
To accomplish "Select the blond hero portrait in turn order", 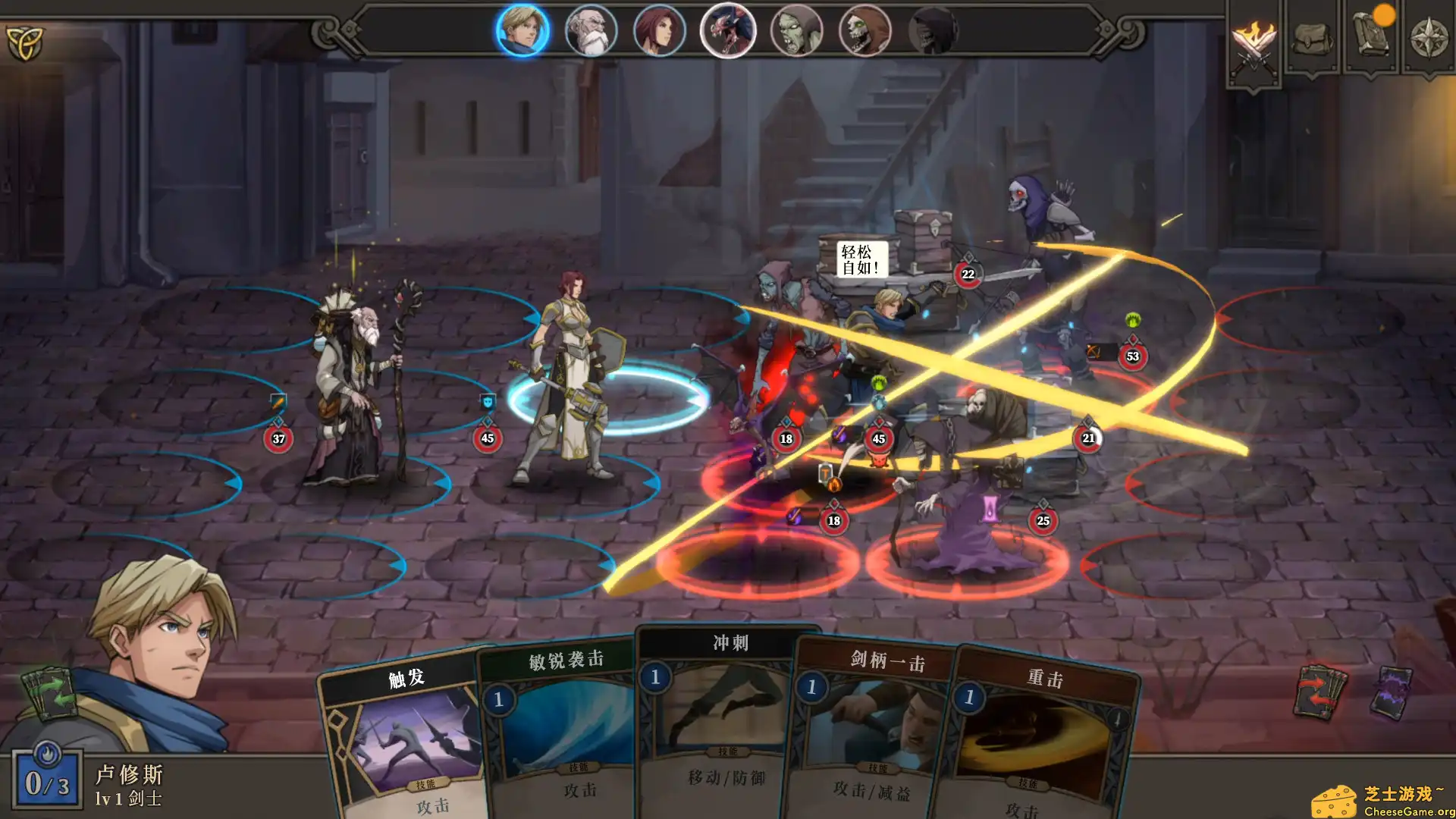I will click(x=523, y=30).
